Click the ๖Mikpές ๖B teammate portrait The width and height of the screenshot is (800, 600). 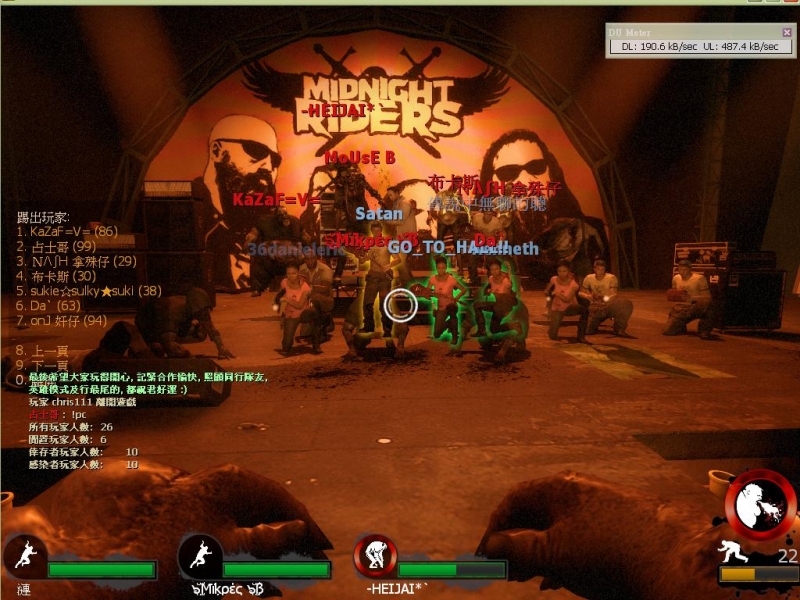pyautogui.click(x=199, y=556)
